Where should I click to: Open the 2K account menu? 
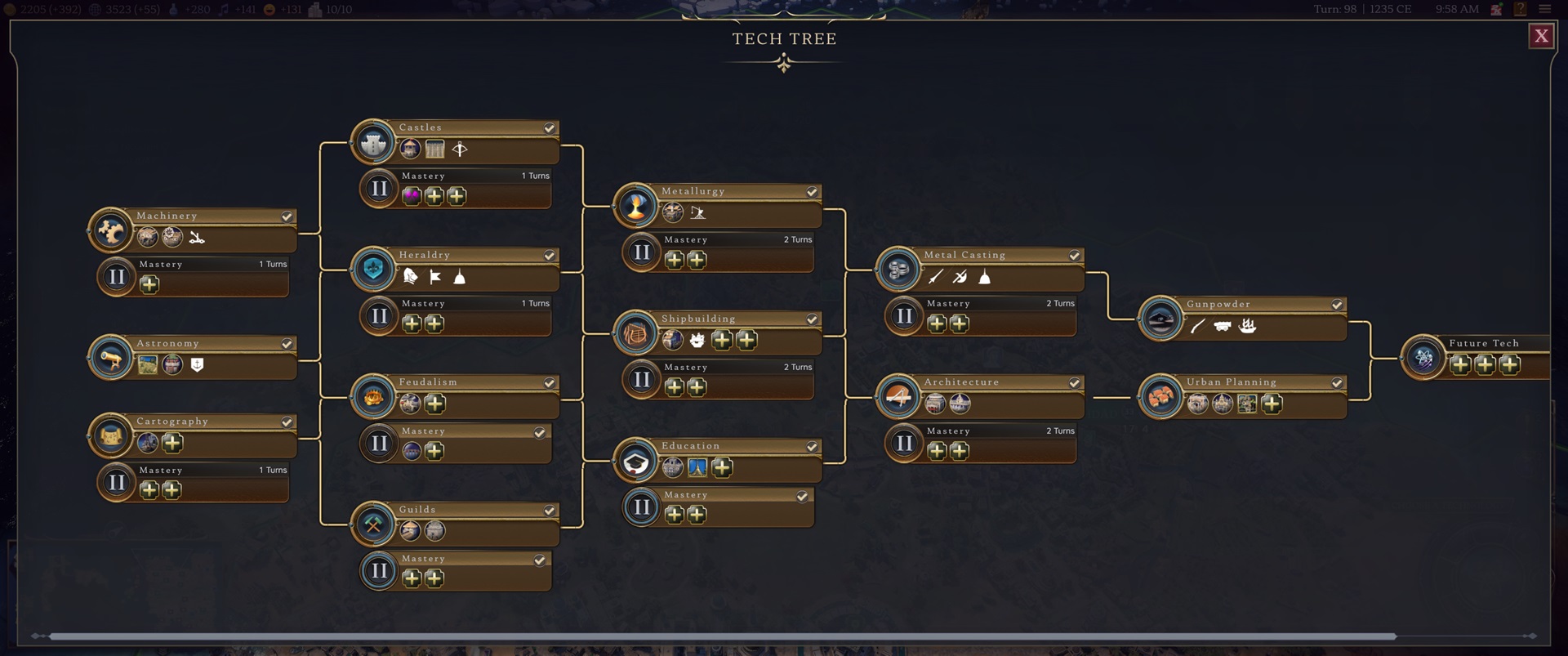pyautogui.click(x=1494, y=10)
